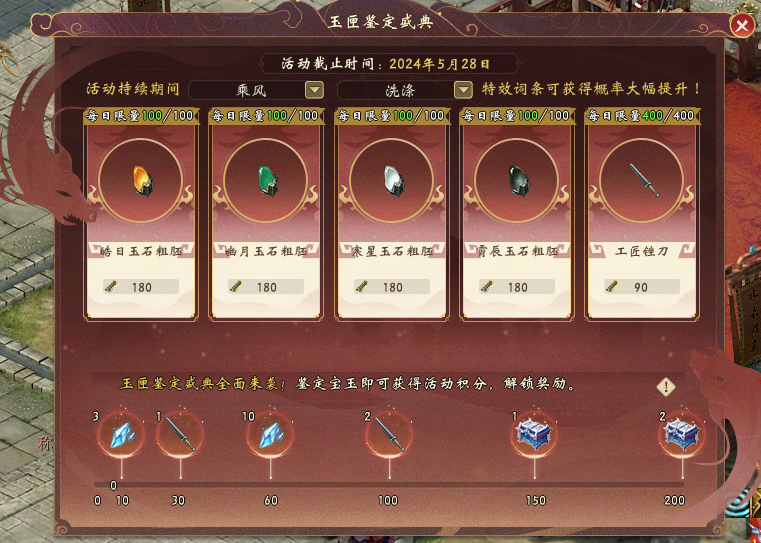
Task: Buy 工匠锉刀 for 90
Action: 642,287
